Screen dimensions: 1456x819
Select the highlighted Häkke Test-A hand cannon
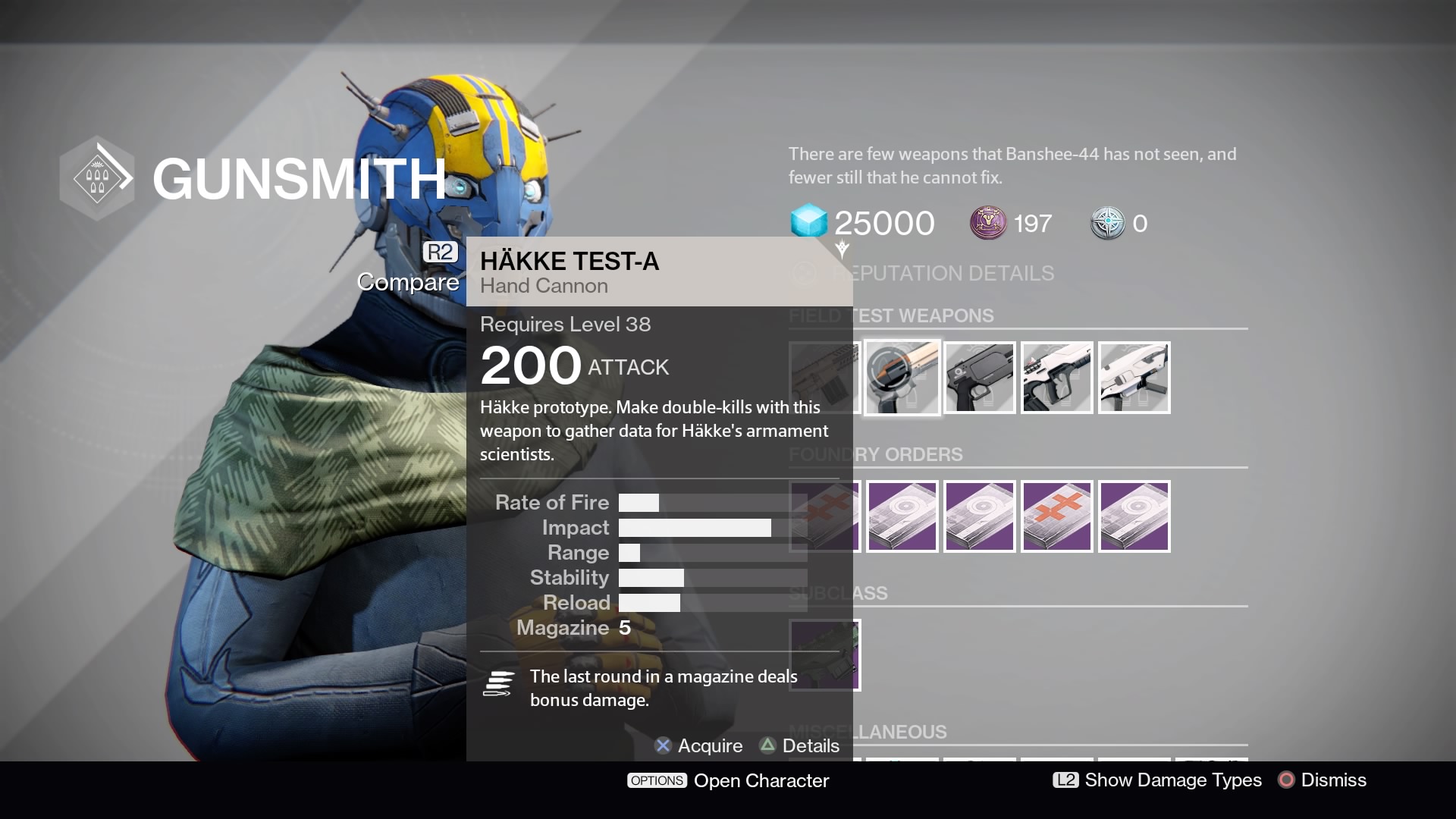point(902,377)
